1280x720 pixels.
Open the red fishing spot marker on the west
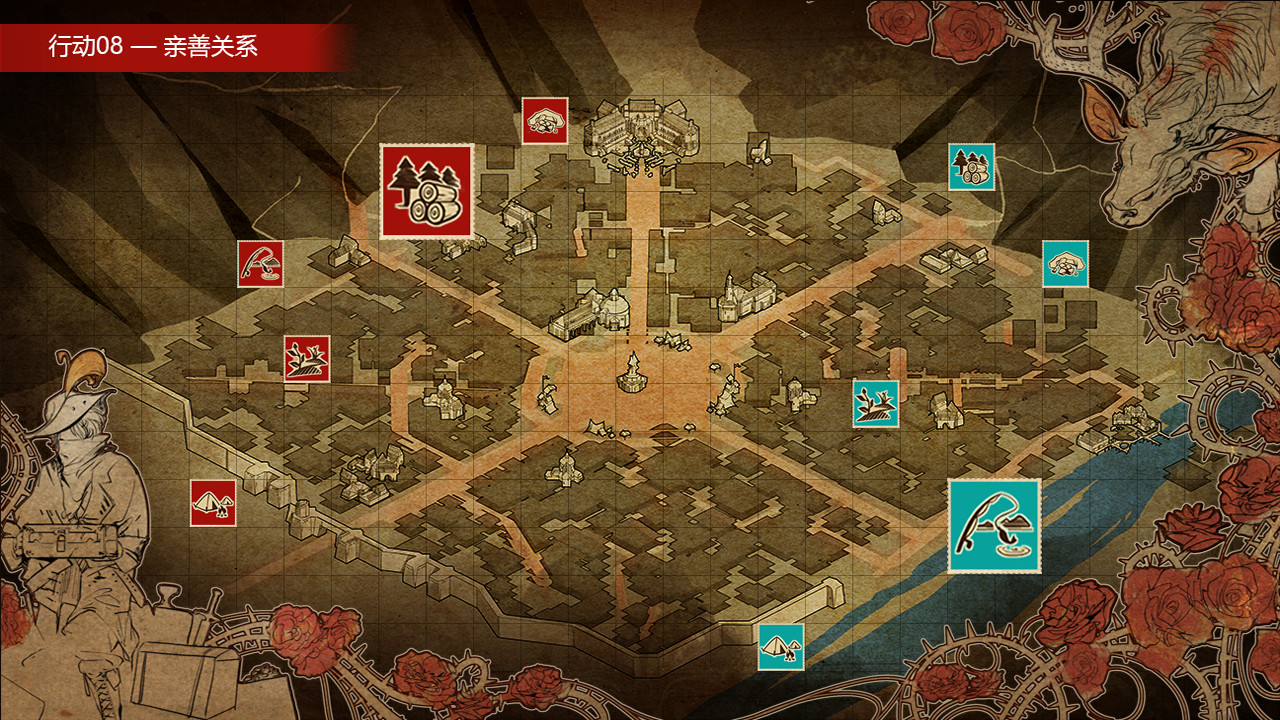[258, 265]
